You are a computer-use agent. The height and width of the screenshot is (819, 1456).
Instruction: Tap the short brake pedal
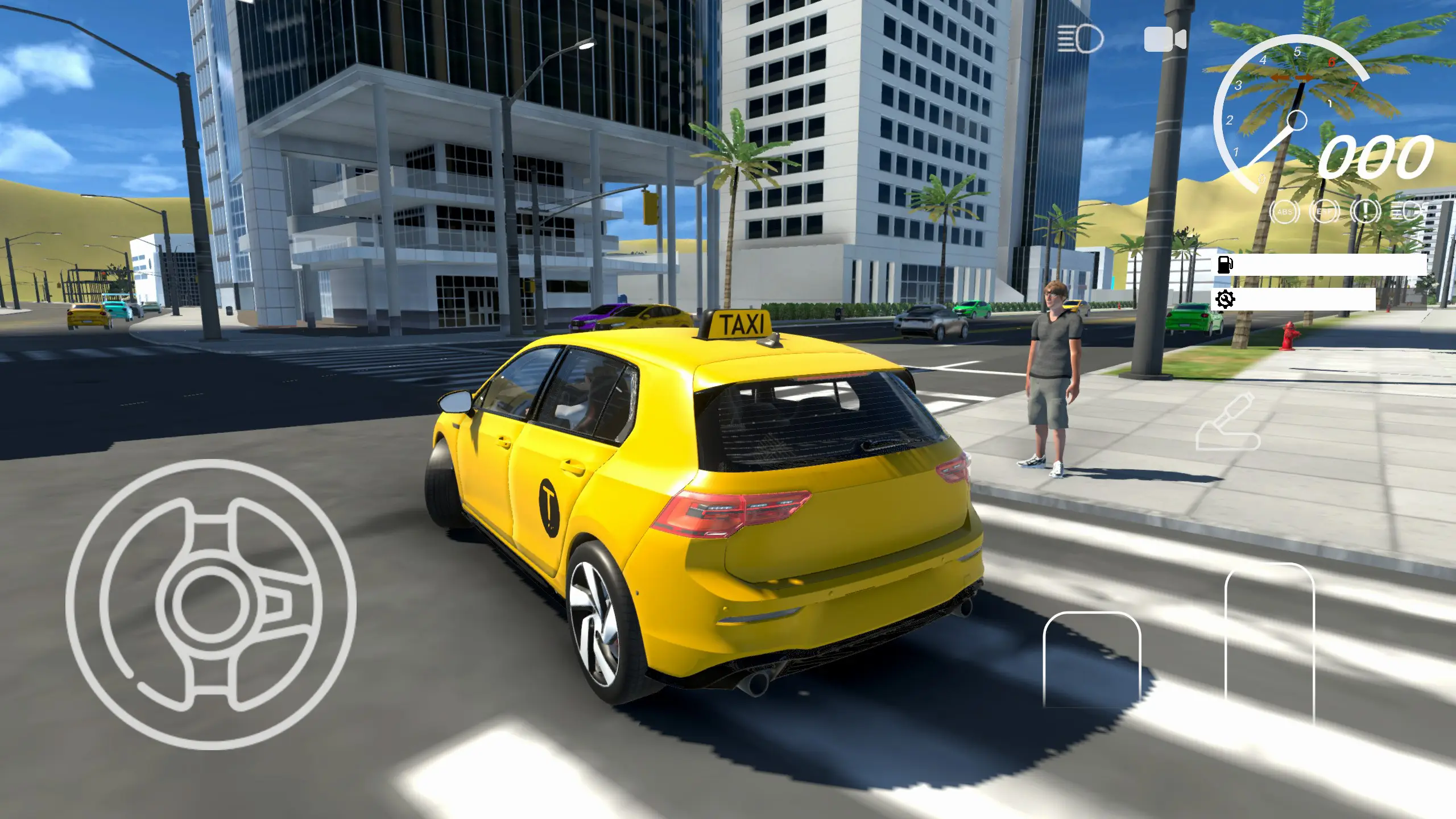(1092, 659)
